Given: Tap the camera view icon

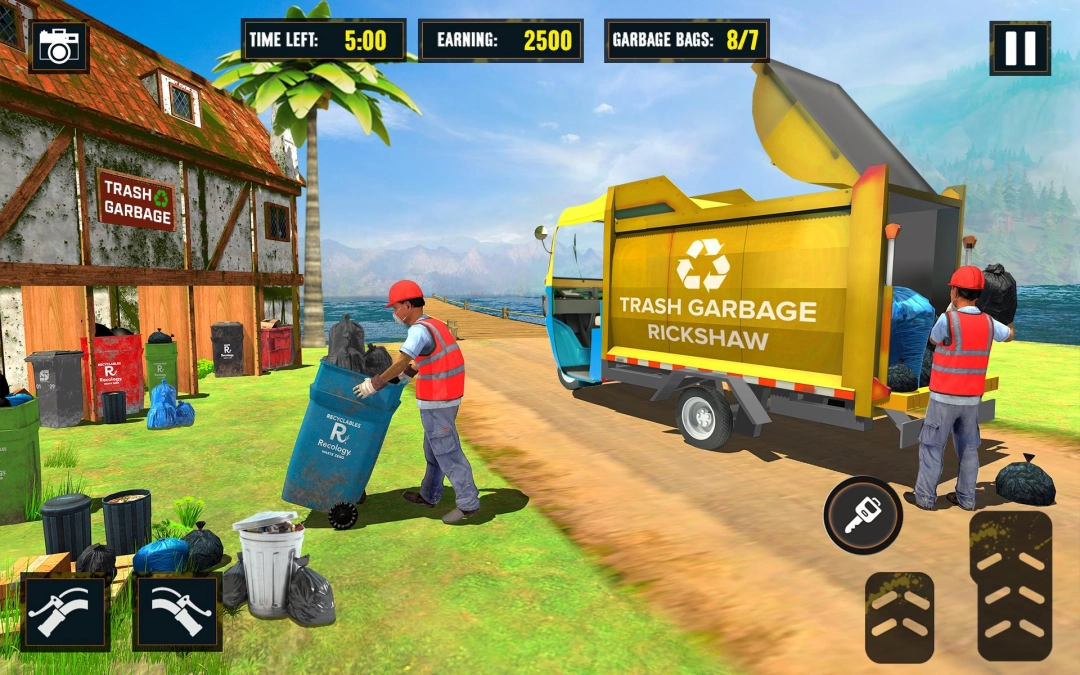Looking at the screenshot, I should click(59, 46).
